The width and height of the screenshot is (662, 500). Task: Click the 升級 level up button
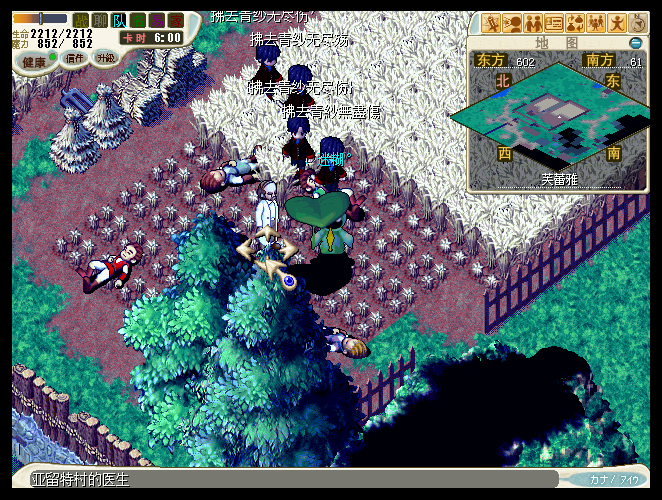[106, 58]
